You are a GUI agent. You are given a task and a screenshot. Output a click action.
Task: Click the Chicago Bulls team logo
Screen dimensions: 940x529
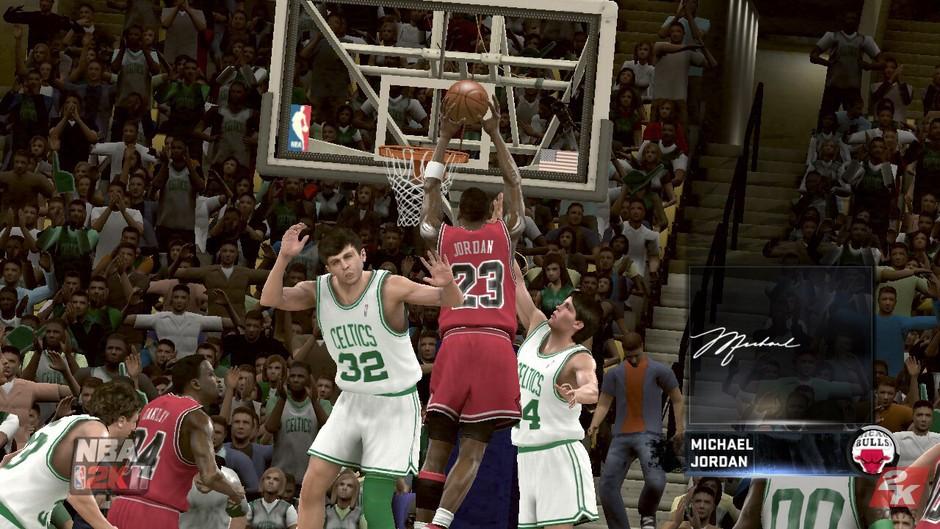coord(873,450)
